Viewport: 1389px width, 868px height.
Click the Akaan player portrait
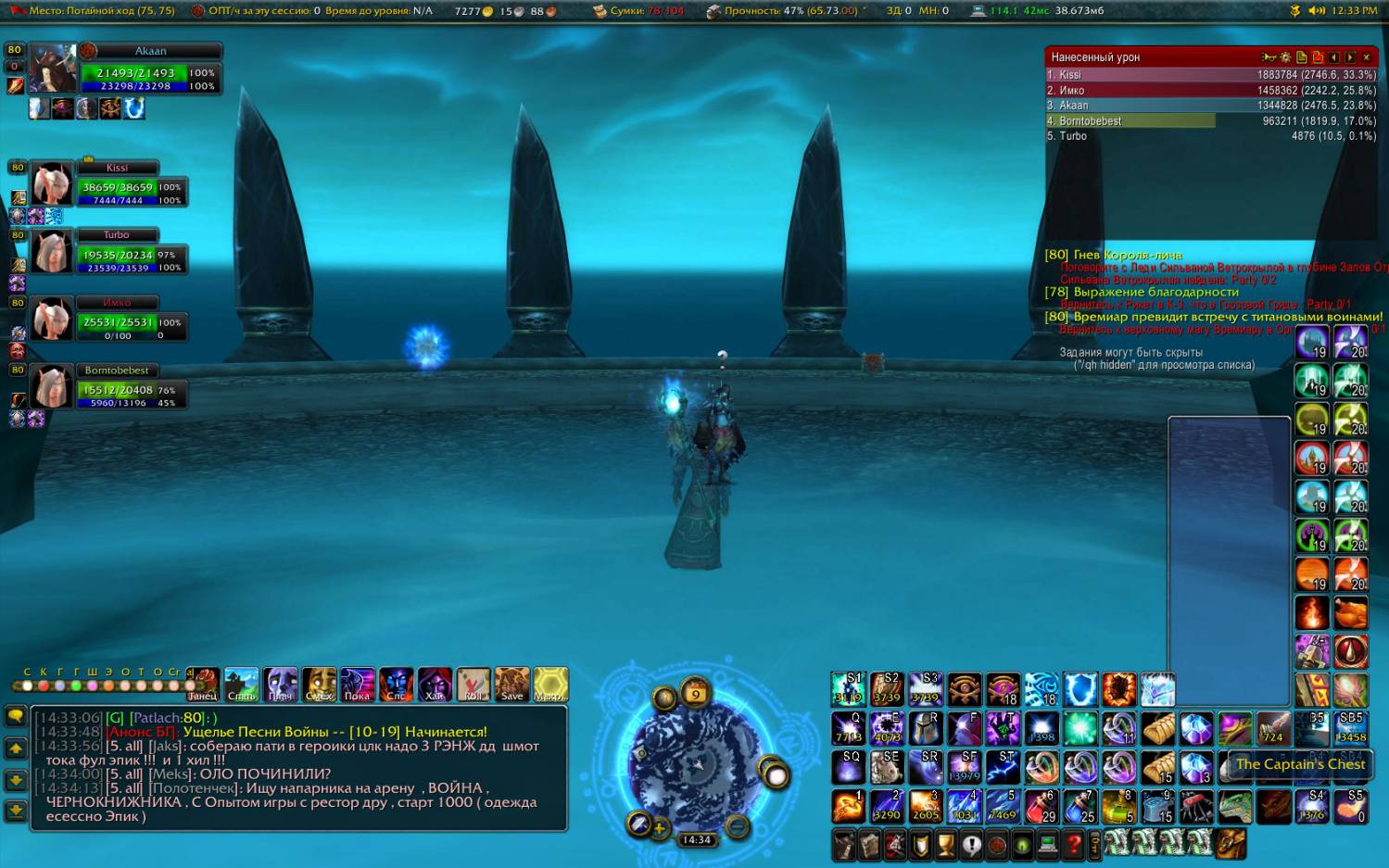52,69
